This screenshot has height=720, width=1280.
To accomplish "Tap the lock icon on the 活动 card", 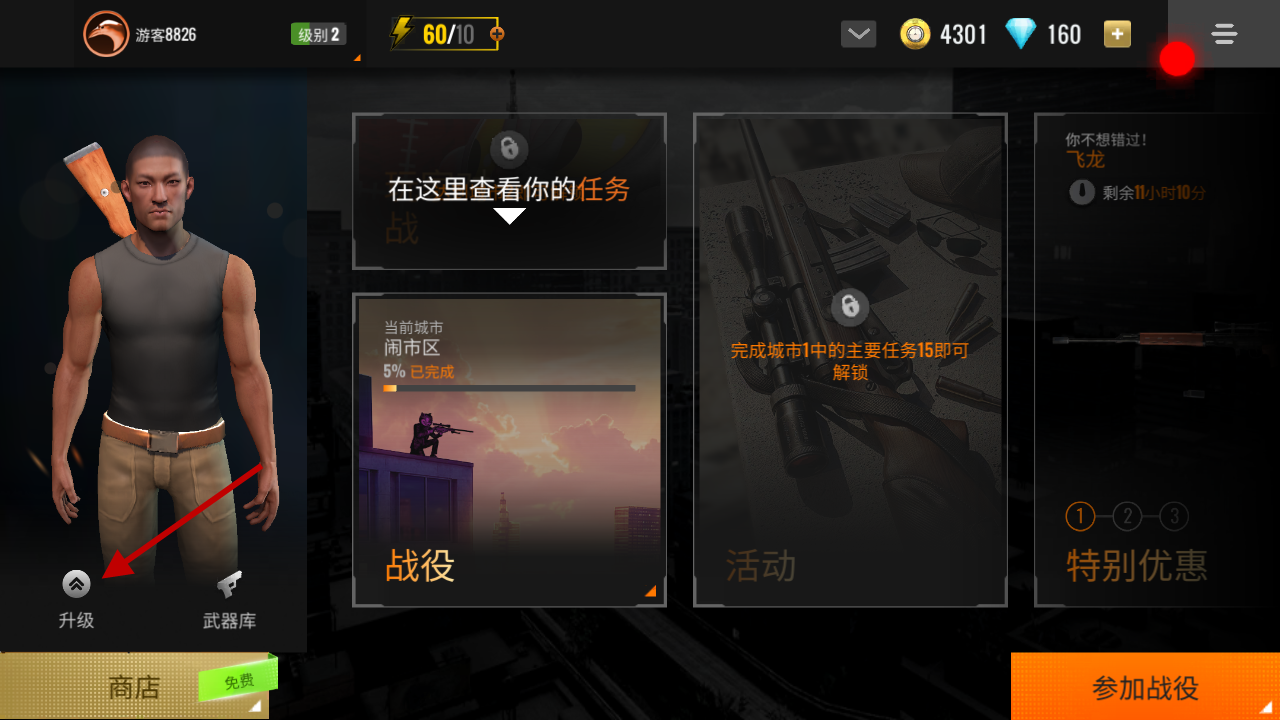I will pyautogui.click(x=849, y=306).
